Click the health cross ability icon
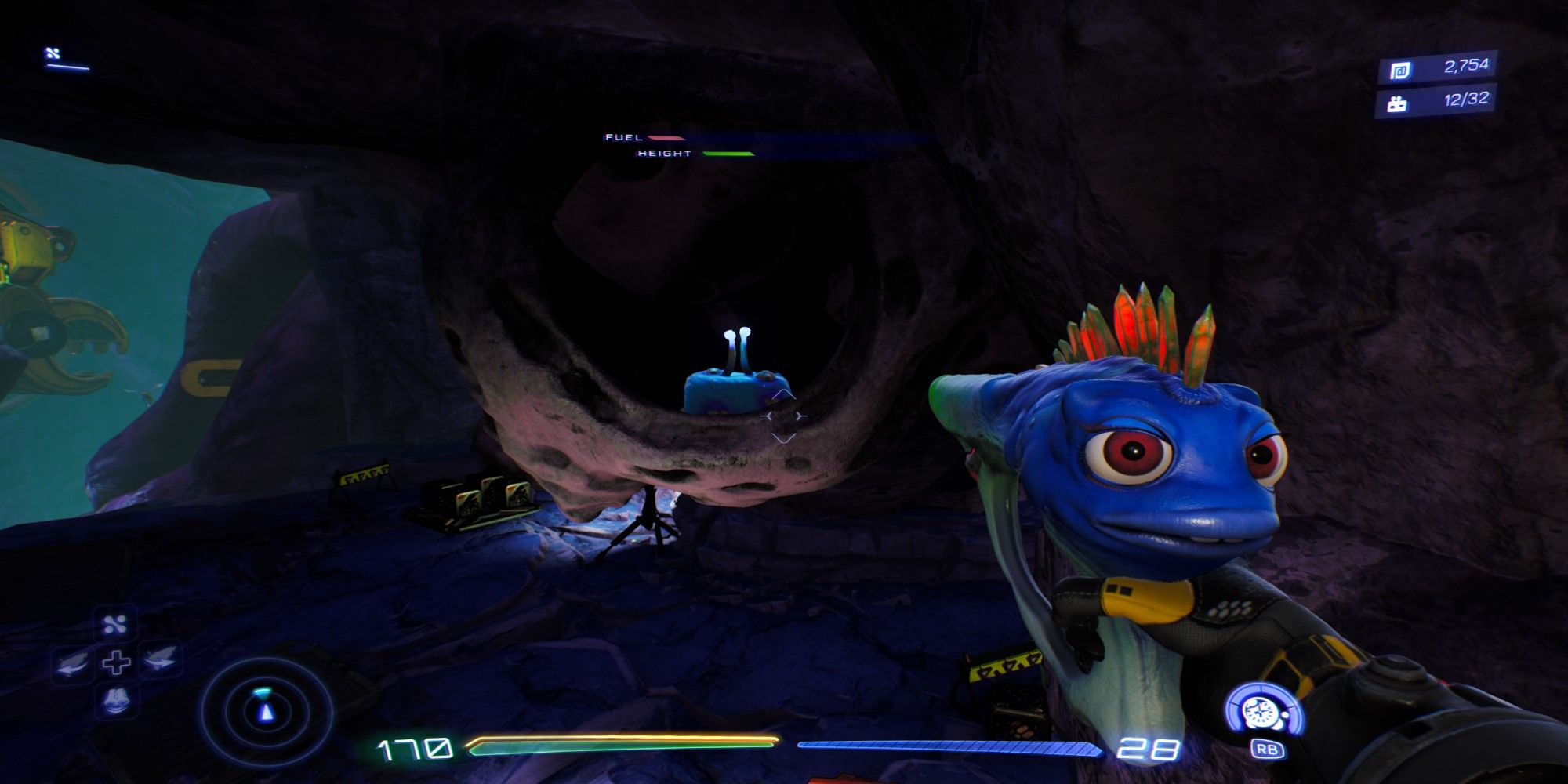1568x784 pixels. (117, 662)
